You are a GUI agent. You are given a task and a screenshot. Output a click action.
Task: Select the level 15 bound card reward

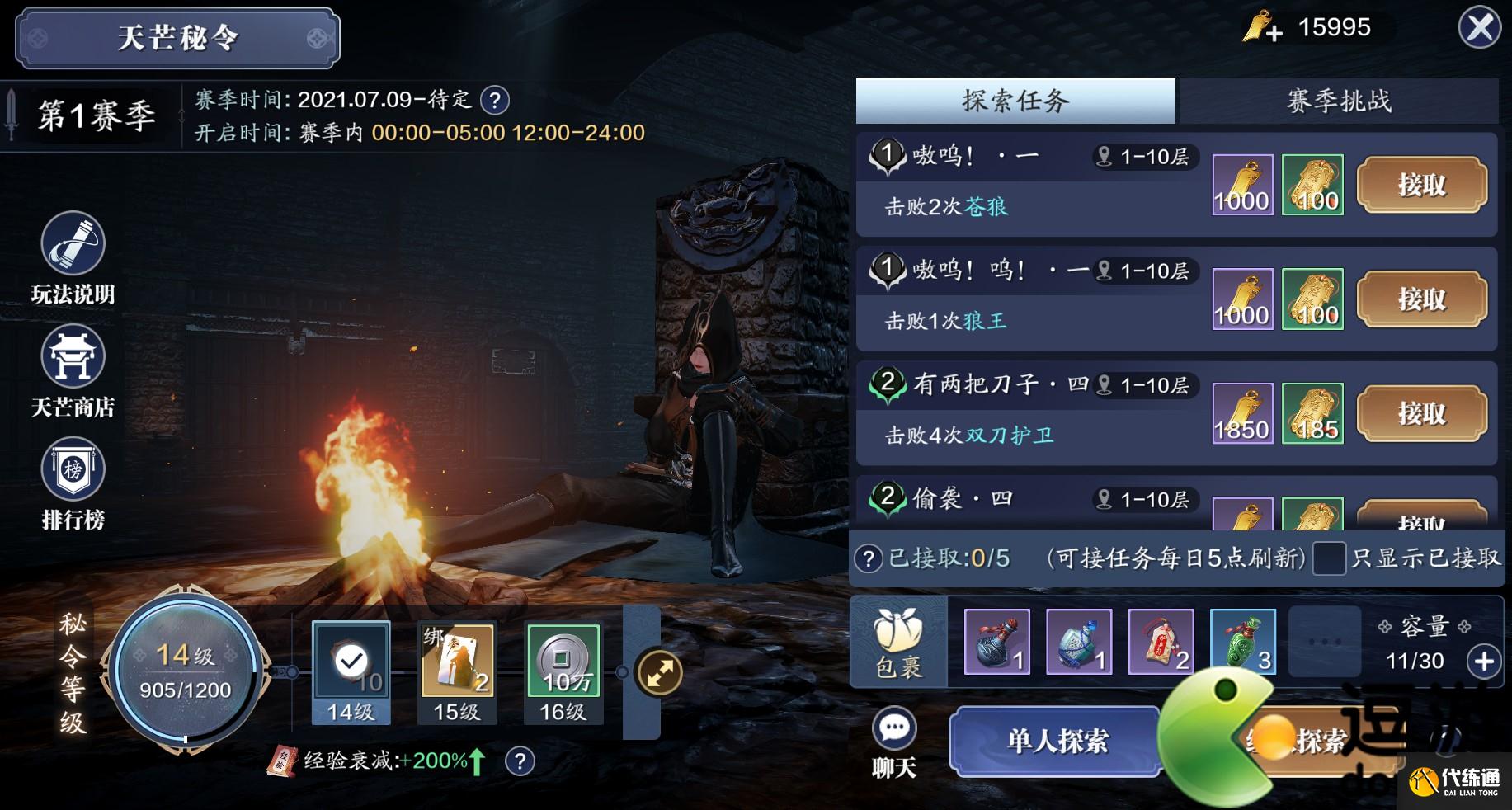tap(458, 662)
